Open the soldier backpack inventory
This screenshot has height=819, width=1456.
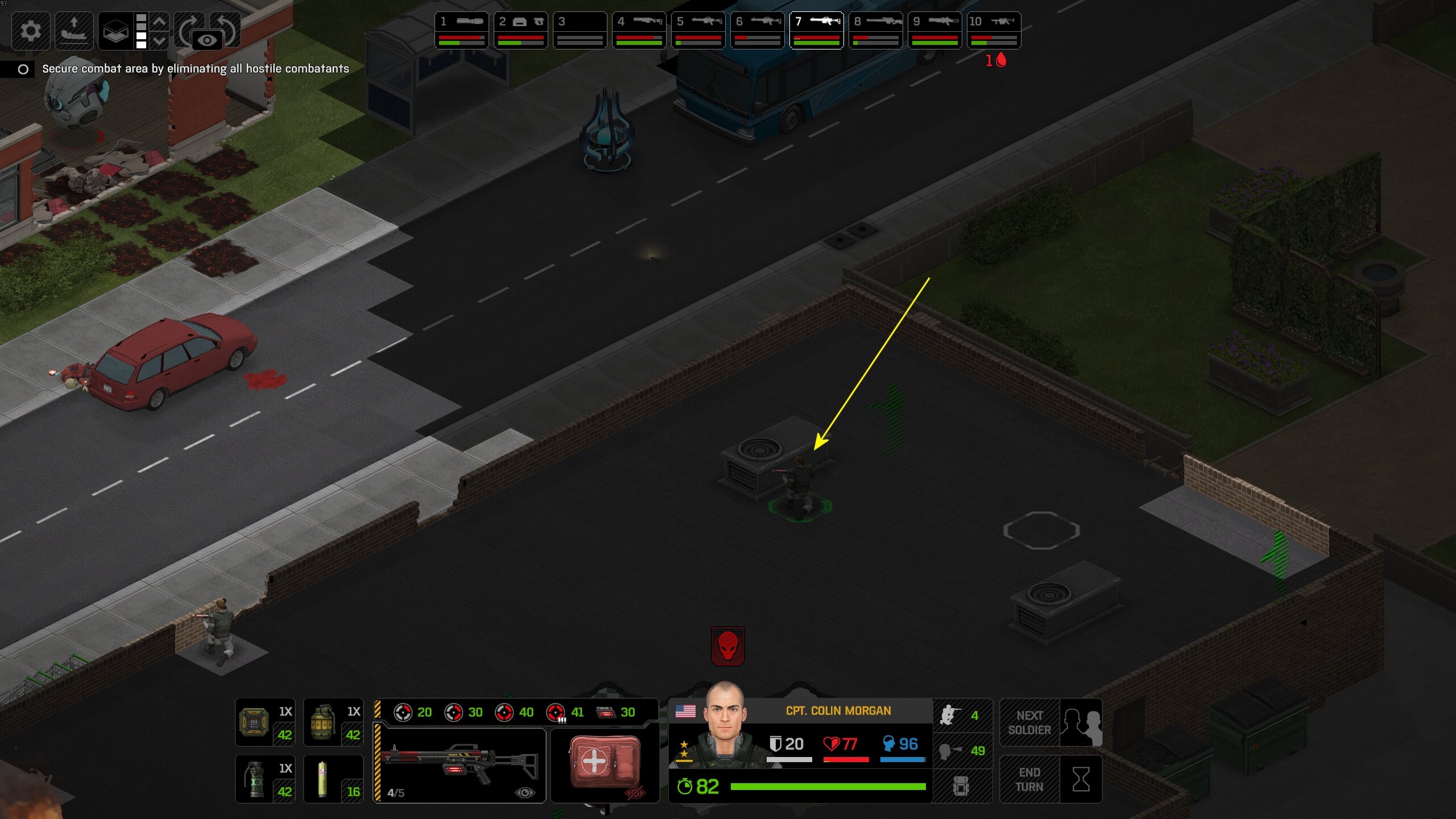[x=962, y=787]
